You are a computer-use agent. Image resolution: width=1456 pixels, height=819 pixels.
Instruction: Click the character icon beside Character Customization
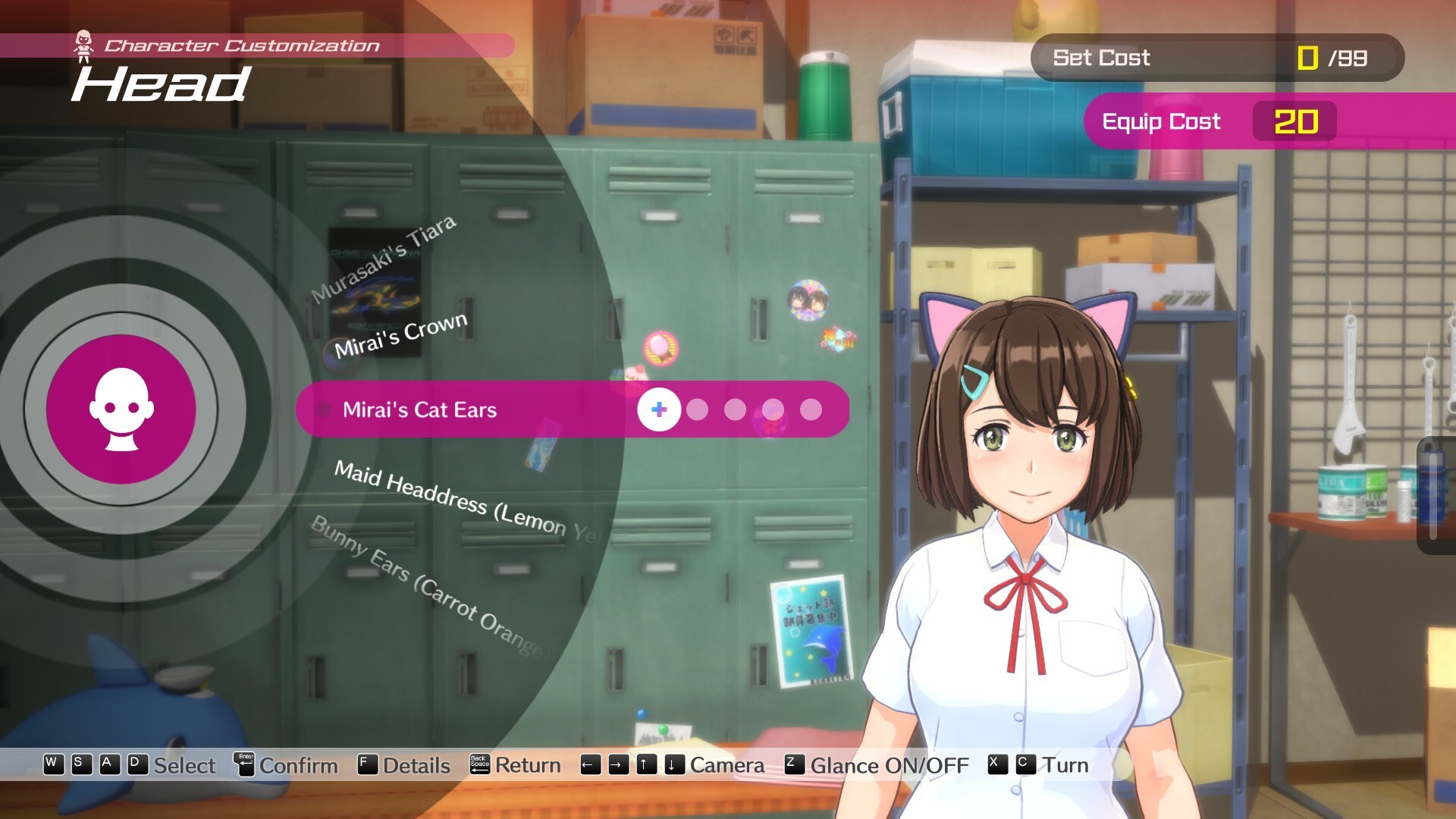click(x=83, y=43)
